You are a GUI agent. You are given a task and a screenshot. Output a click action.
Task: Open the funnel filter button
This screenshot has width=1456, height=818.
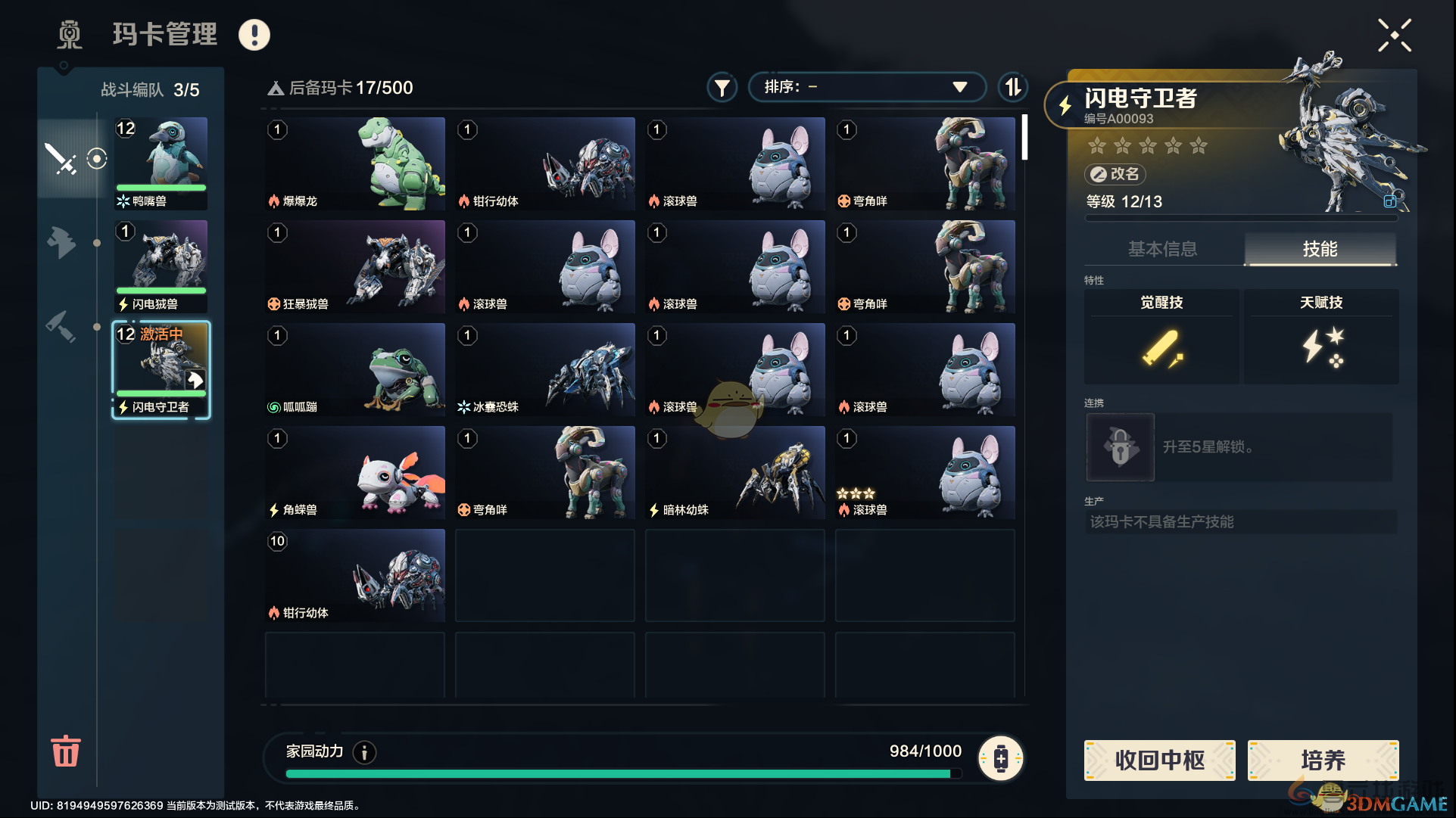click(x=722, y=88)
